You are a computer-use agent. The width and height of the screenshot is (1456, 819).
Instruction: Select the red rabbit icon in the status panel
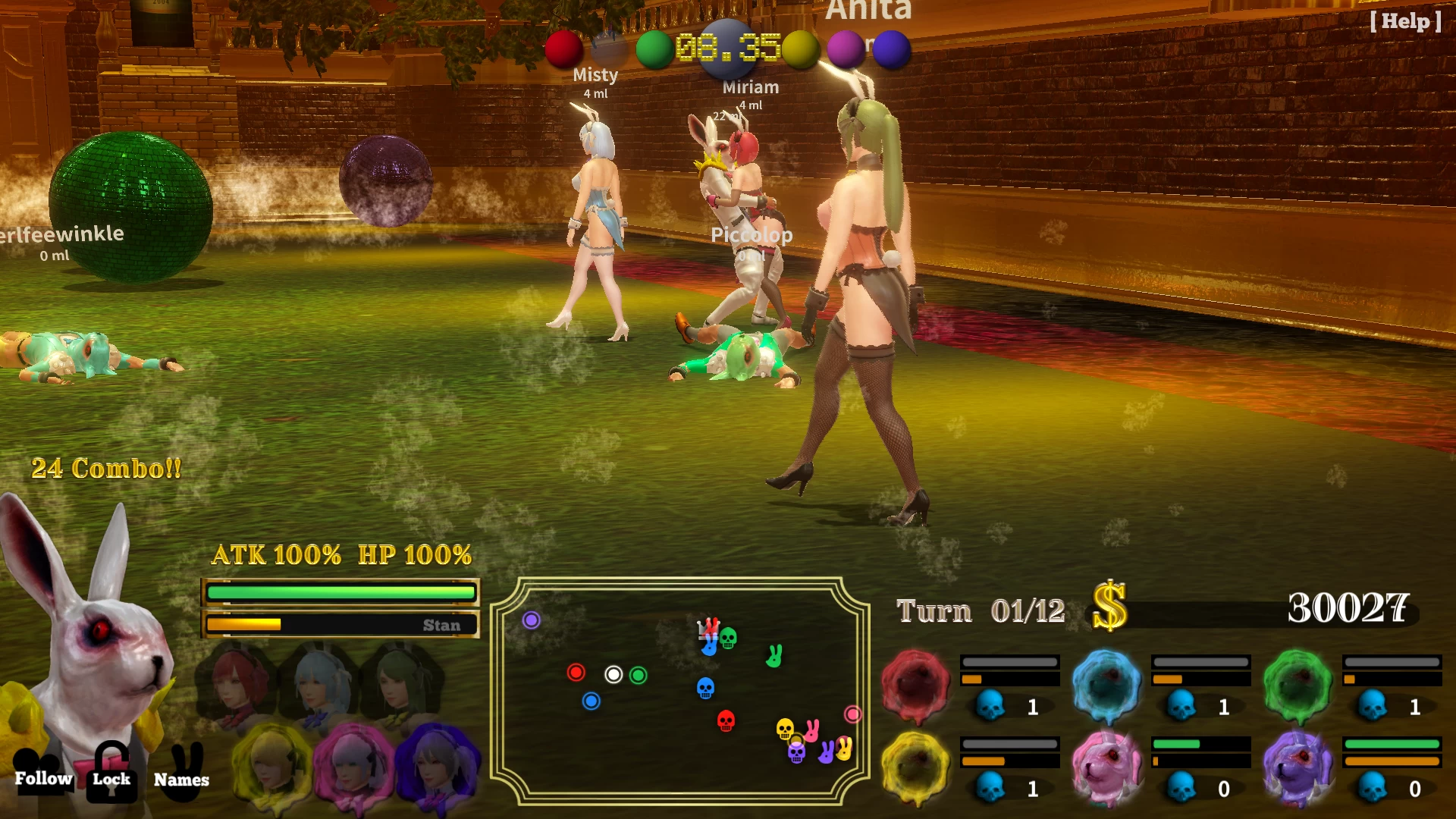click(915, 682)
